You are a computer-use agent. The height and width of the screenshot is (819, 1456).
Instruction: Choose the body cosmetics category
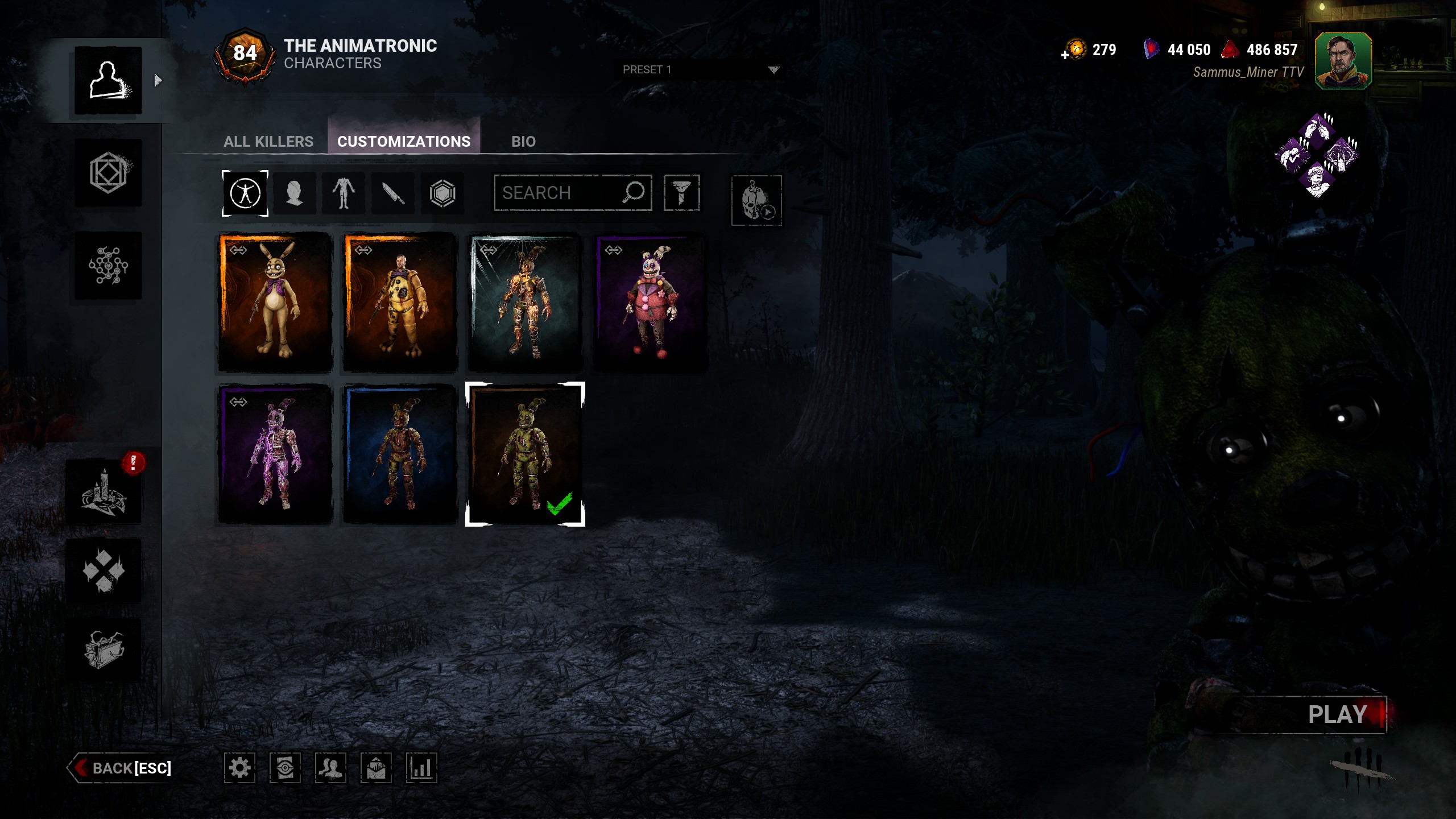point(344,193)
